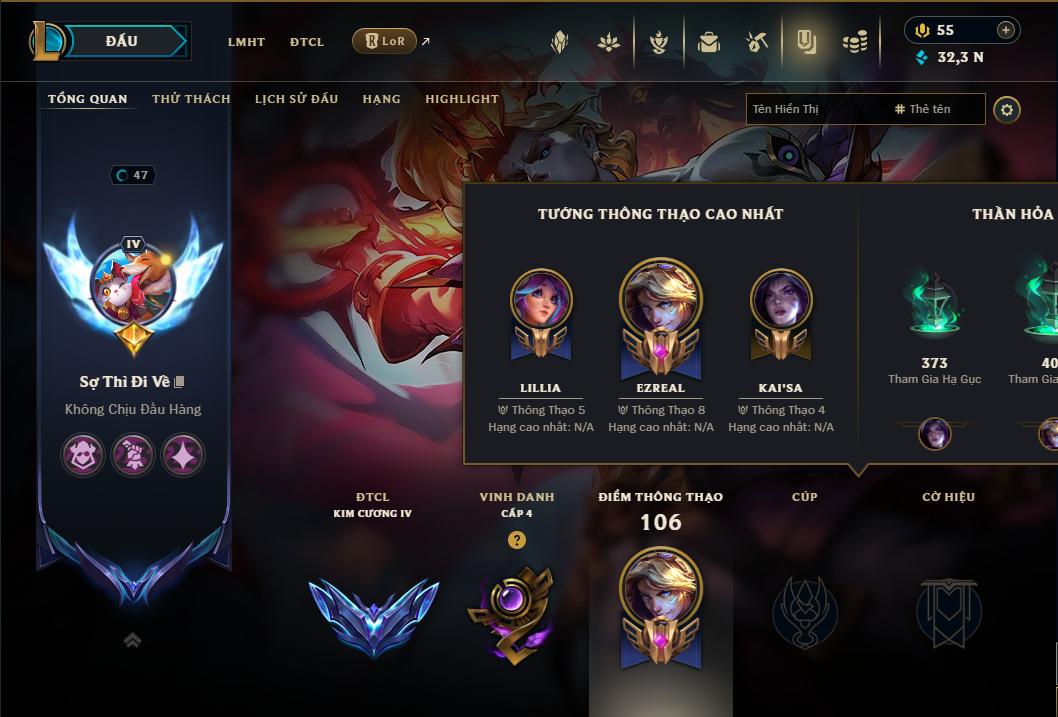Open the LMHT menu

[x=246, y=42]
